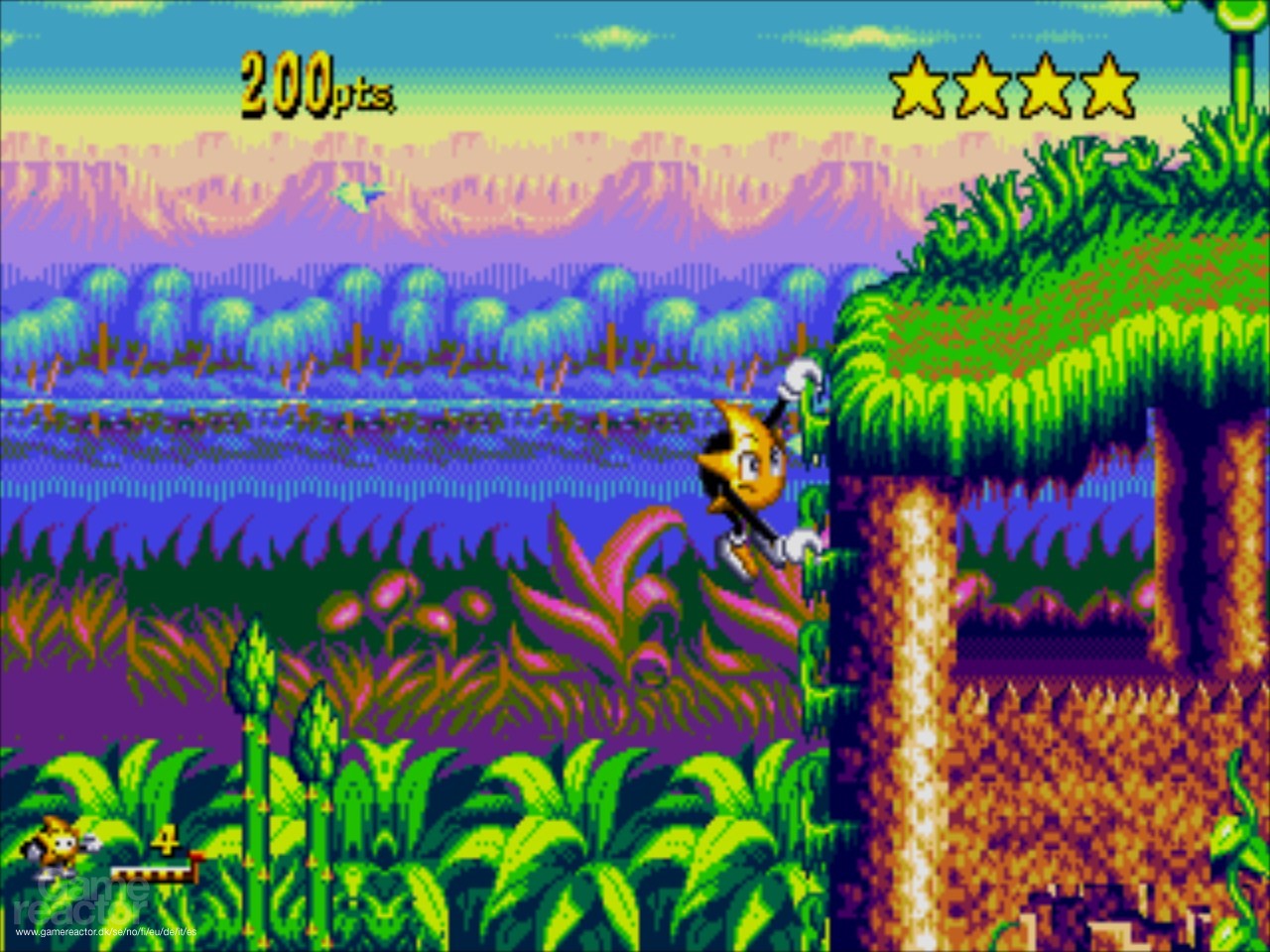Image resolution: width=1270 pixels, height=952 pixels.
Task: Open the www.gamereactor.dk link text
Action: (x=104, y=931)
